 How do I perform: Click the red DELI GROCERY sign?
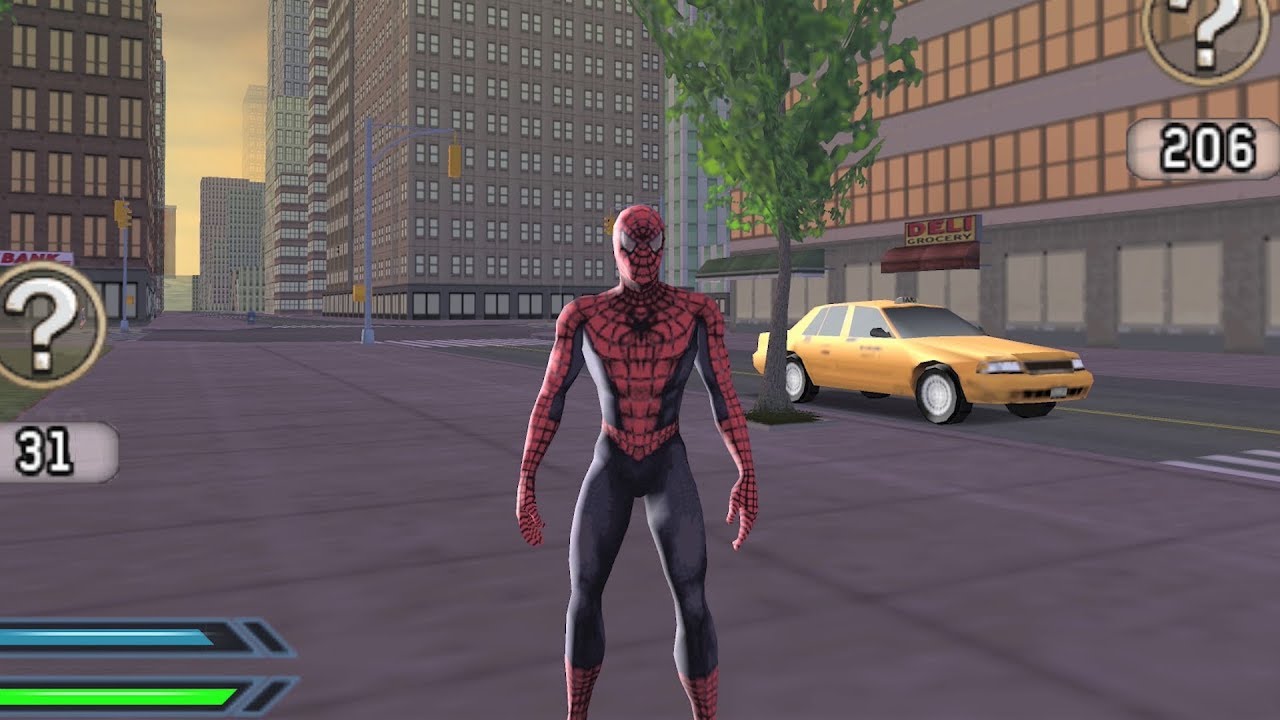(x=938, y=228)
